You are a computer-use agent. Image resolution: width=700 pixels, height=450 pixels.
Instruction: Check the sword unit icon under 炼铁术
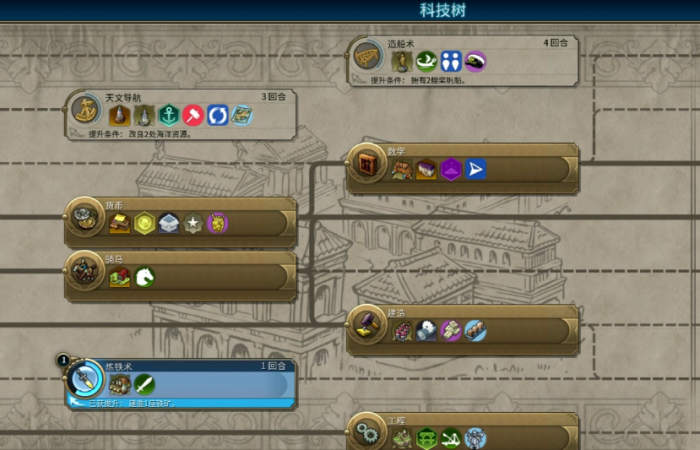click(x=144, y=384)
